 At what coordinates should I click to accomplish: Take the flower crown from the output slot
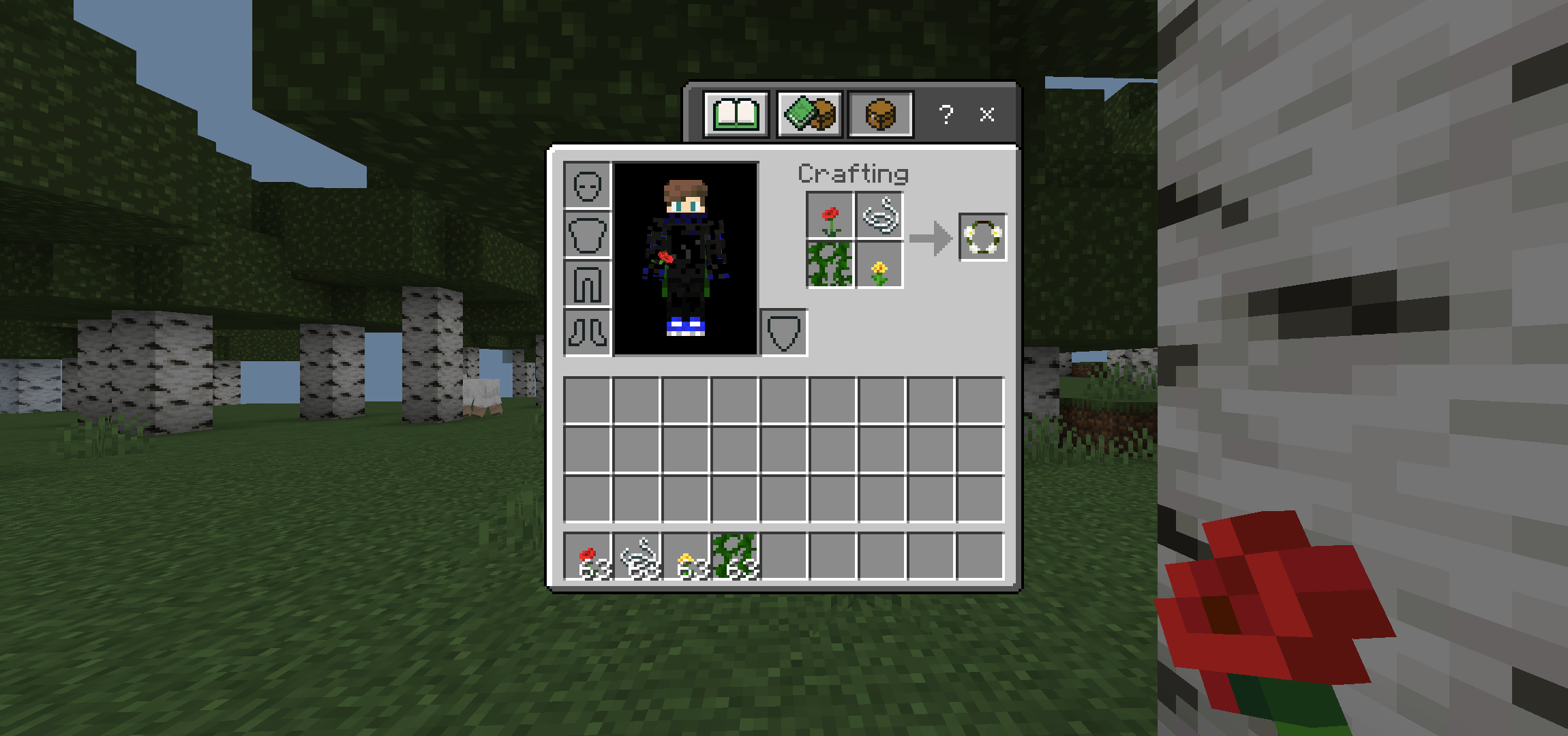tap(982, 236)
